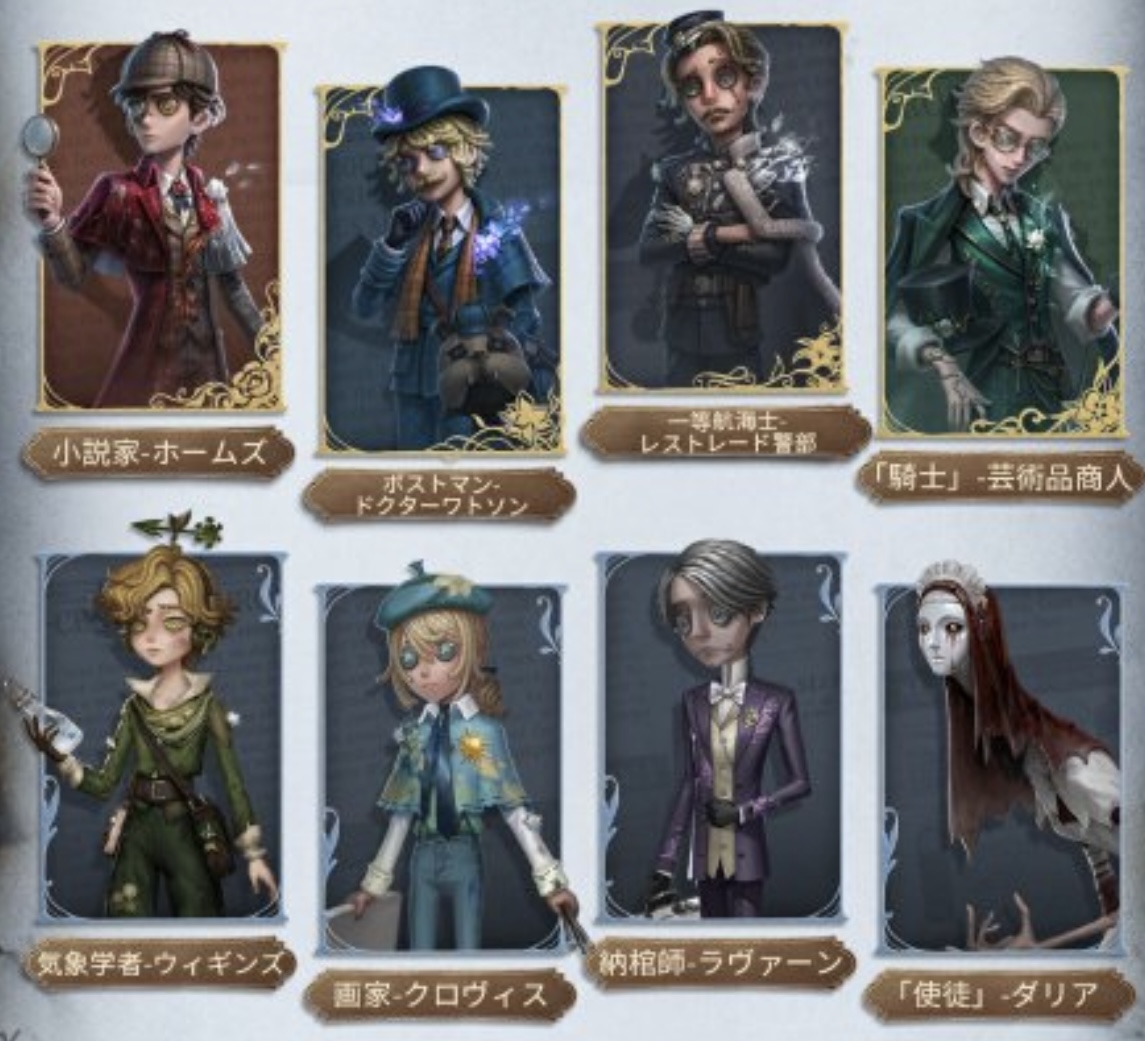This screenshot has height=1041, width=1145.
Task: Click the 小説家-ホームズ name plate
Action: pos(158,453)
